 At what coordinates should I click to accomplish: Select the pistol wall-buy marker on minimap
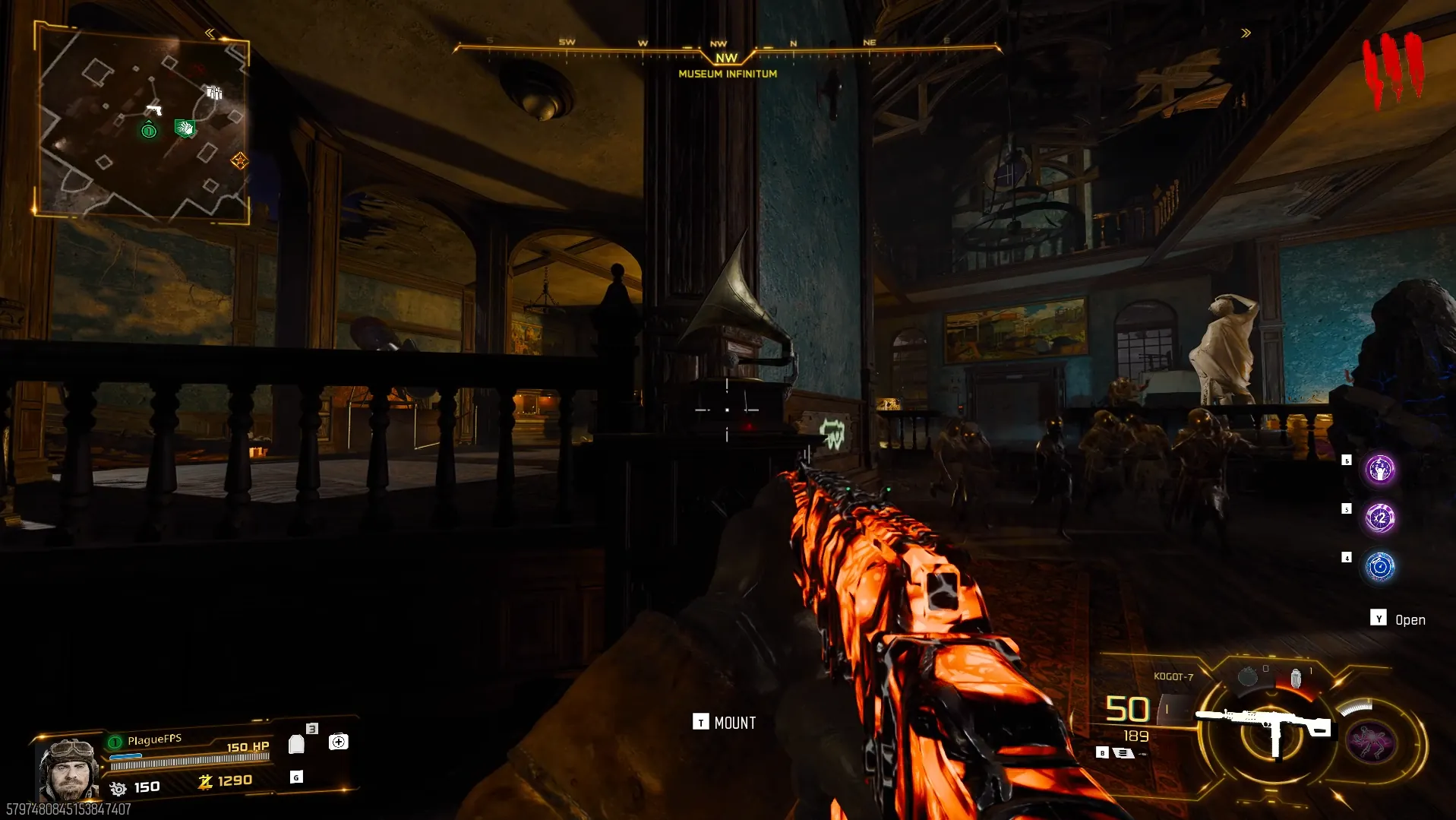click(x=154, y=109)
